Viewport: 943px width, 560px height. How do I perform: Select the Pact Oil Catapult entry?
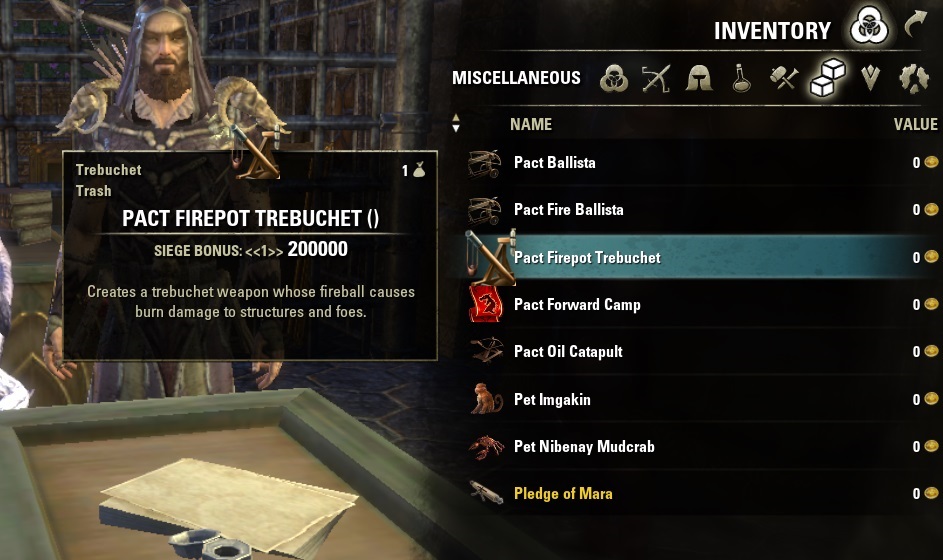click(568, 352)
